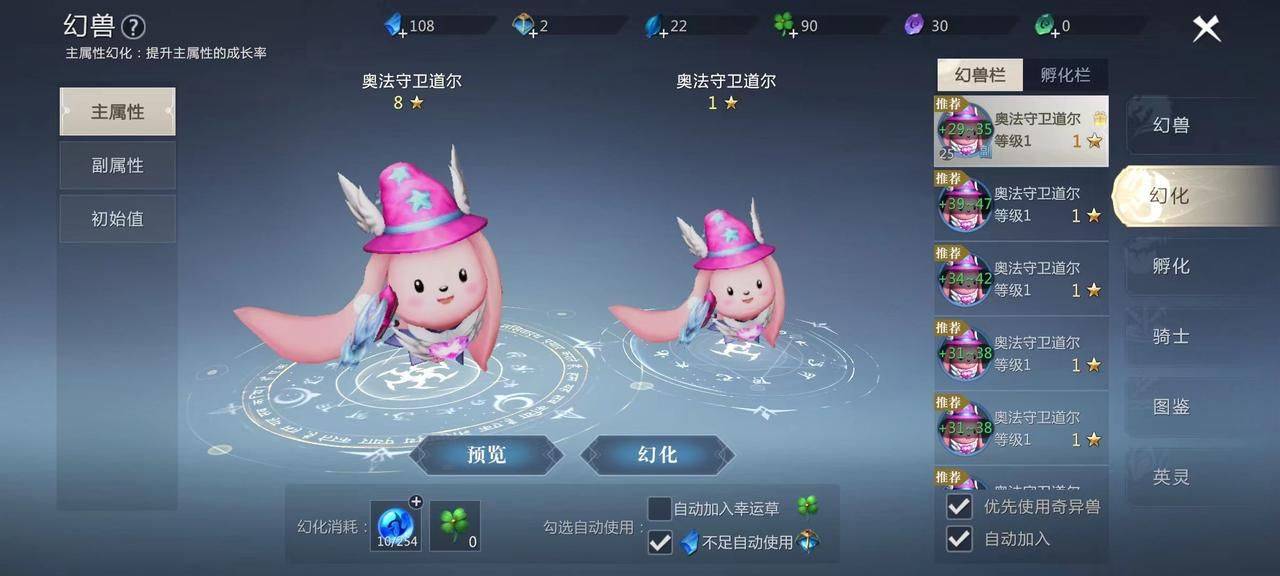Click the 预览 preview button
The width and height of the screenshot is (1280, 576).
click(486, 455)
